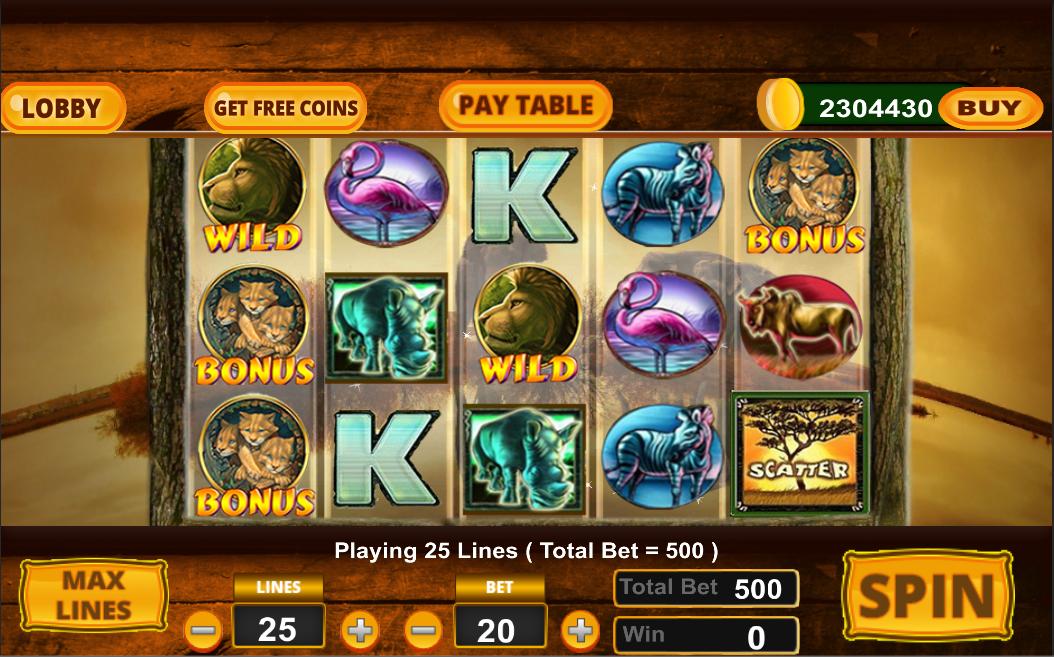Screen dimensions: 1054x657
Task: Increase the number of lines
Action: [360, 631]
